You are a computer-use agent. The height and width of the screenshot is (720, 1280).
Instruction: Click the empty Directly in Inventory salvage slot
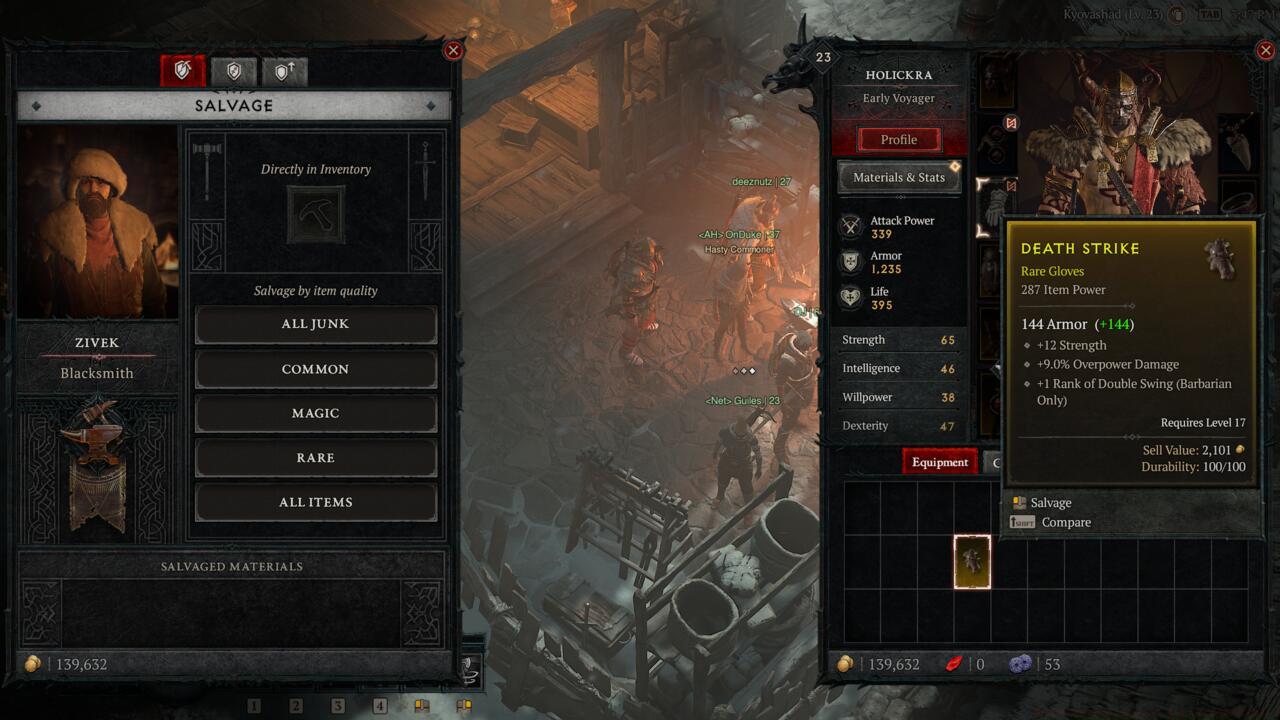click(x=316, y=213)
